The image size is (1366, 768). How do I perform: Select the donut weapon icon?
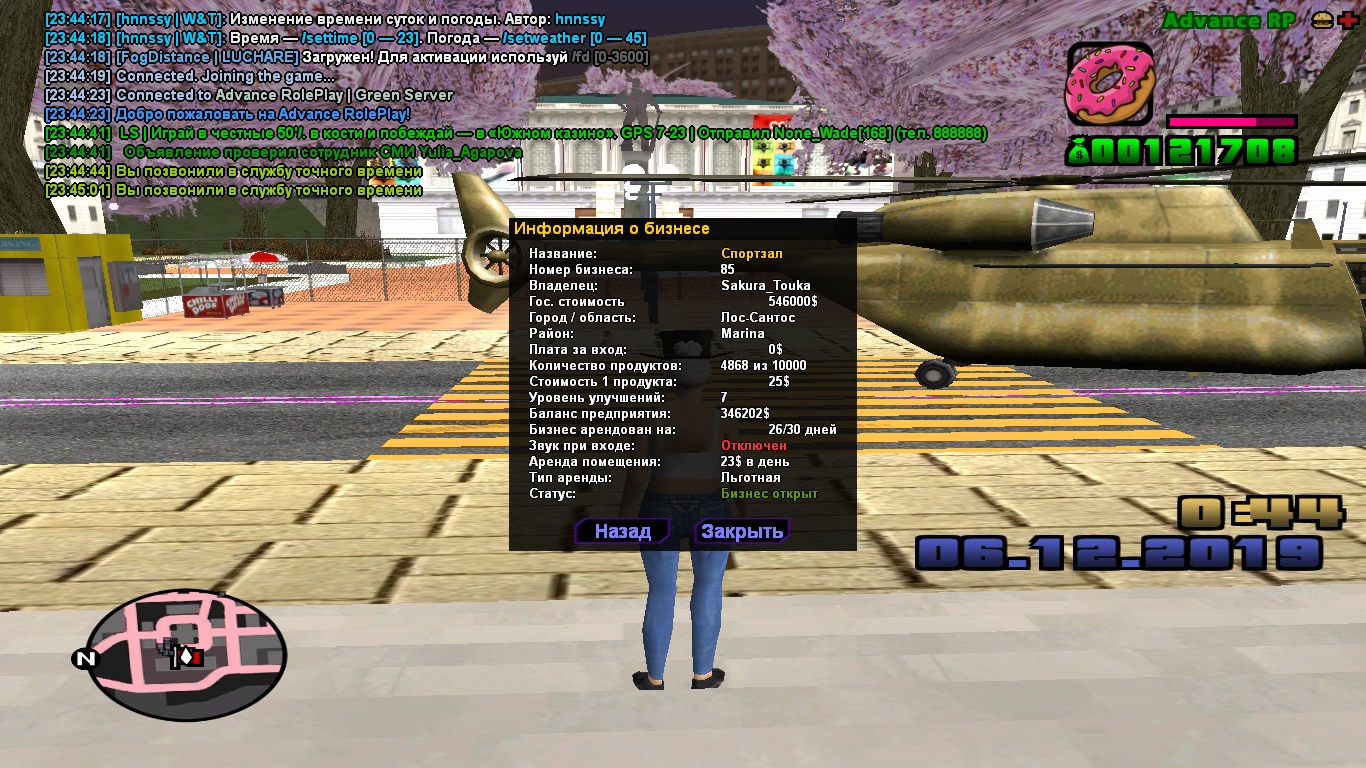(1109, 85)
